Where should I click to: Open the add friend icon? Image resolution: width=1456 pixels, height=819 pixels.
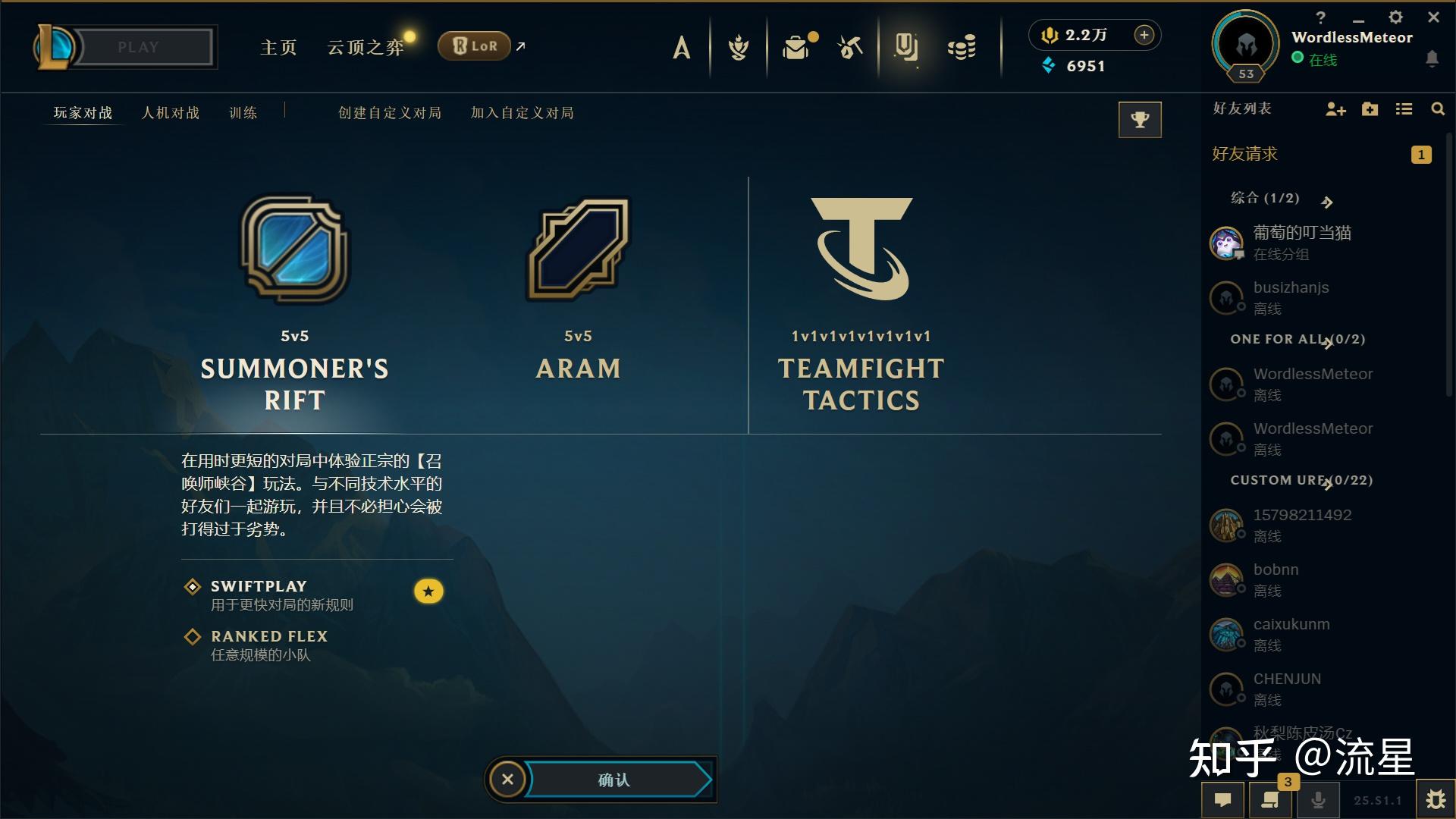[x=1335, y=110]
